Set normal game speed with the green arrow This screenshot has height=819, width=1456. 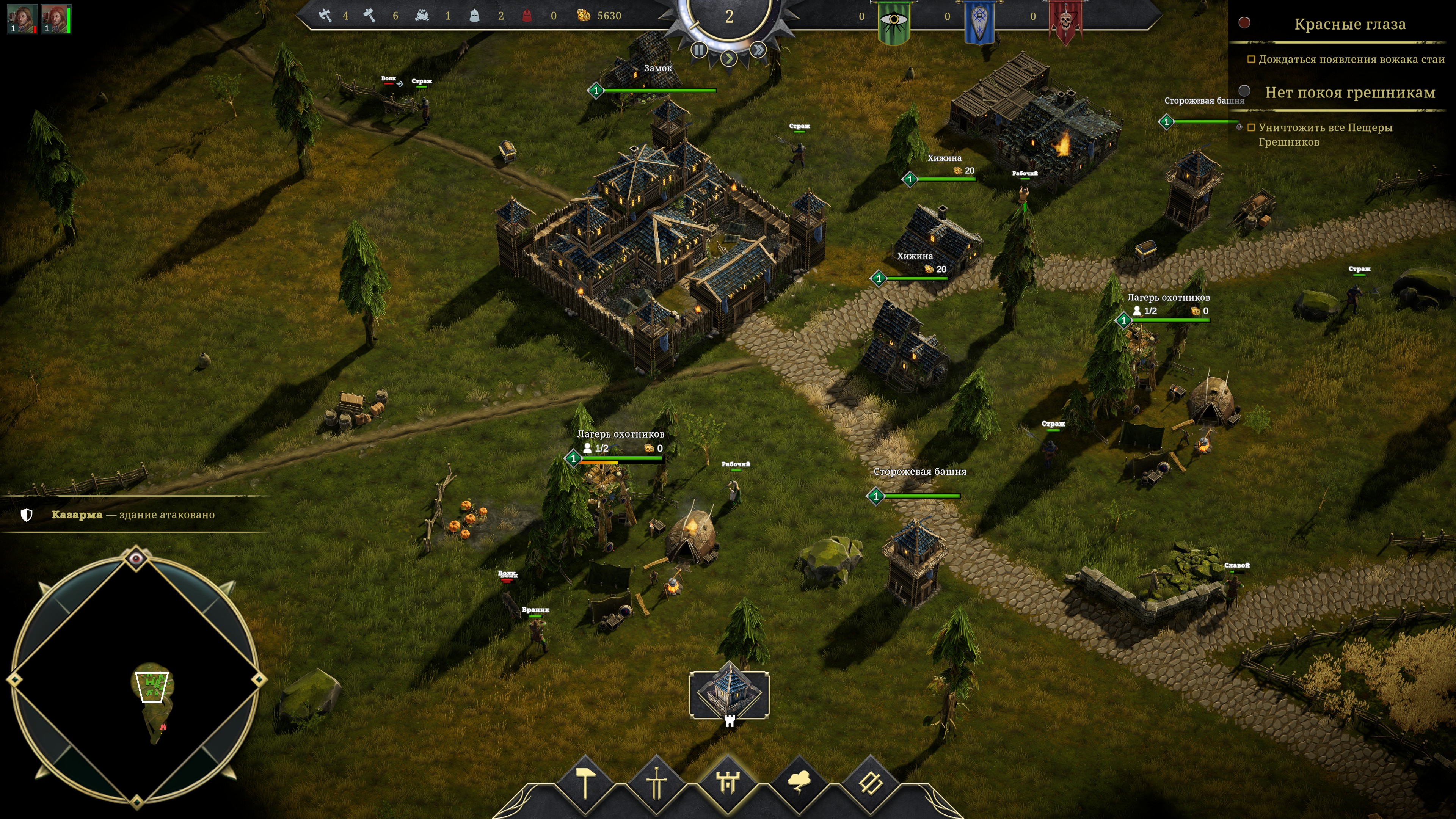click(x=729, y=58)
